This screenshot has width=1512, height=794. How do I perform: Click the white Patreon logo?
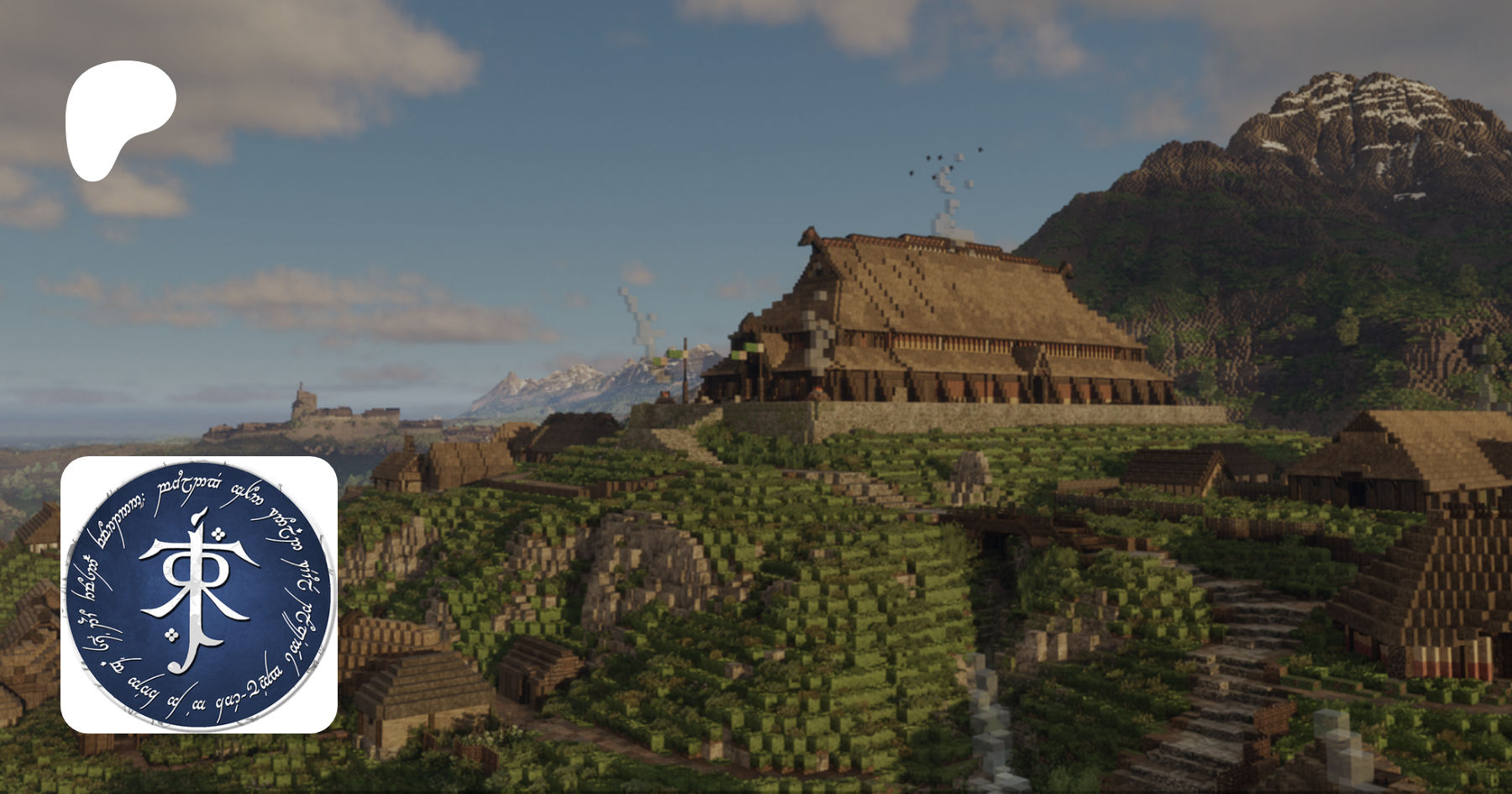tap(118, 118)
